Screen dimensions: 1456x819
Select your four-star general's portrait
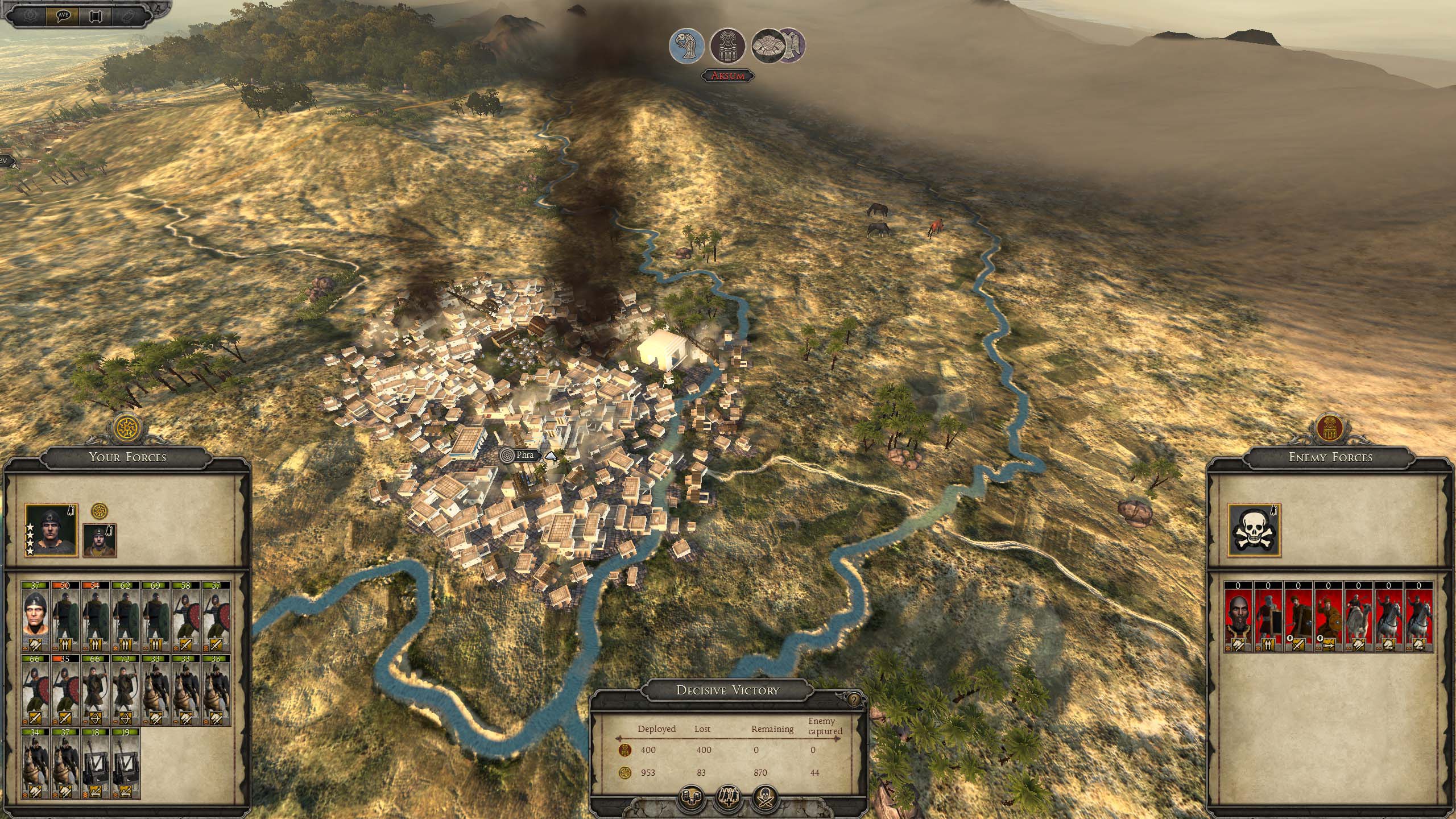(x=52, y=530)
